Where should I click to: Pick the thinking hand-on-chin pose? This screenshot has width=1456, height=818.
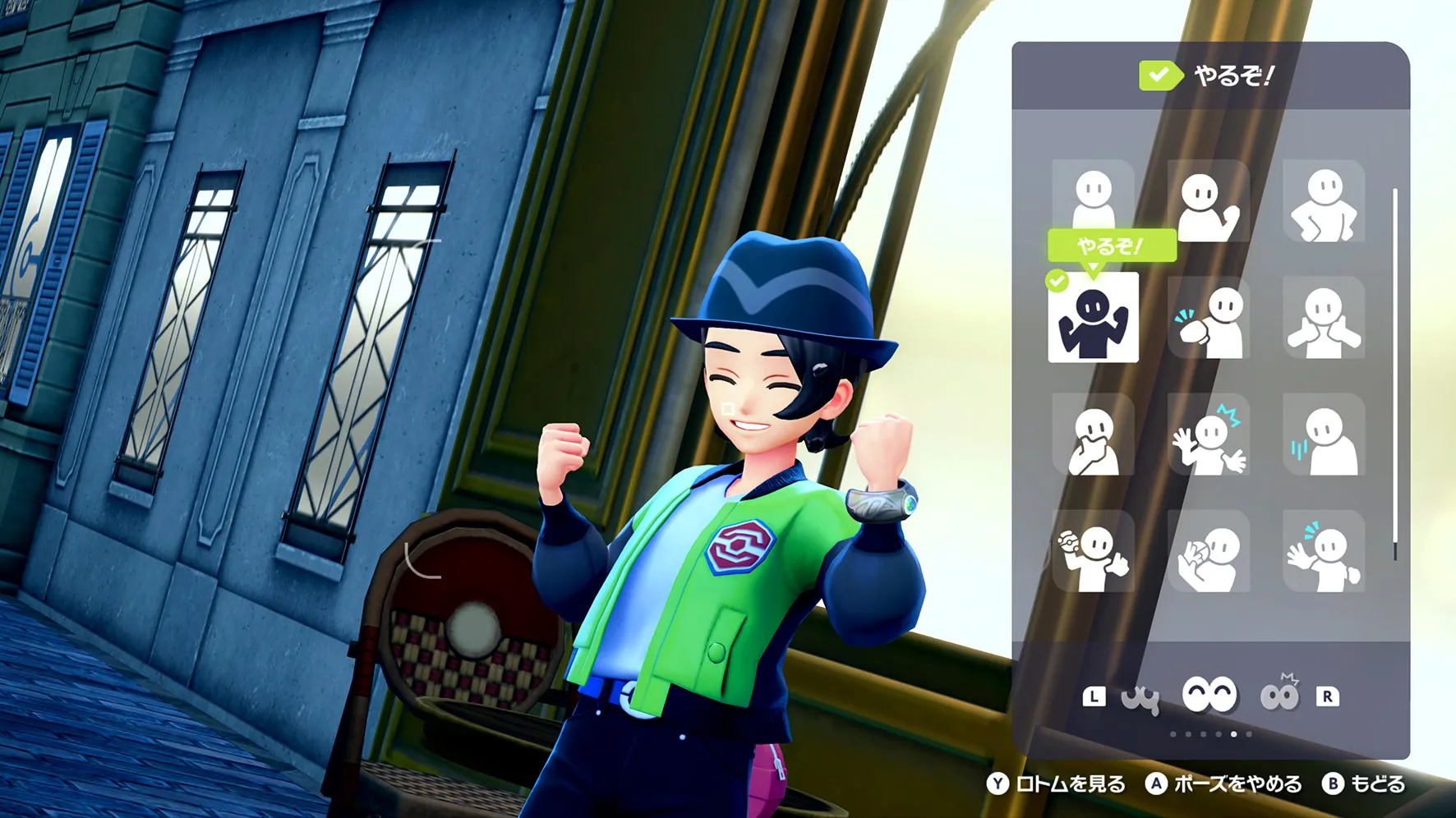[x=1093, y=434]
